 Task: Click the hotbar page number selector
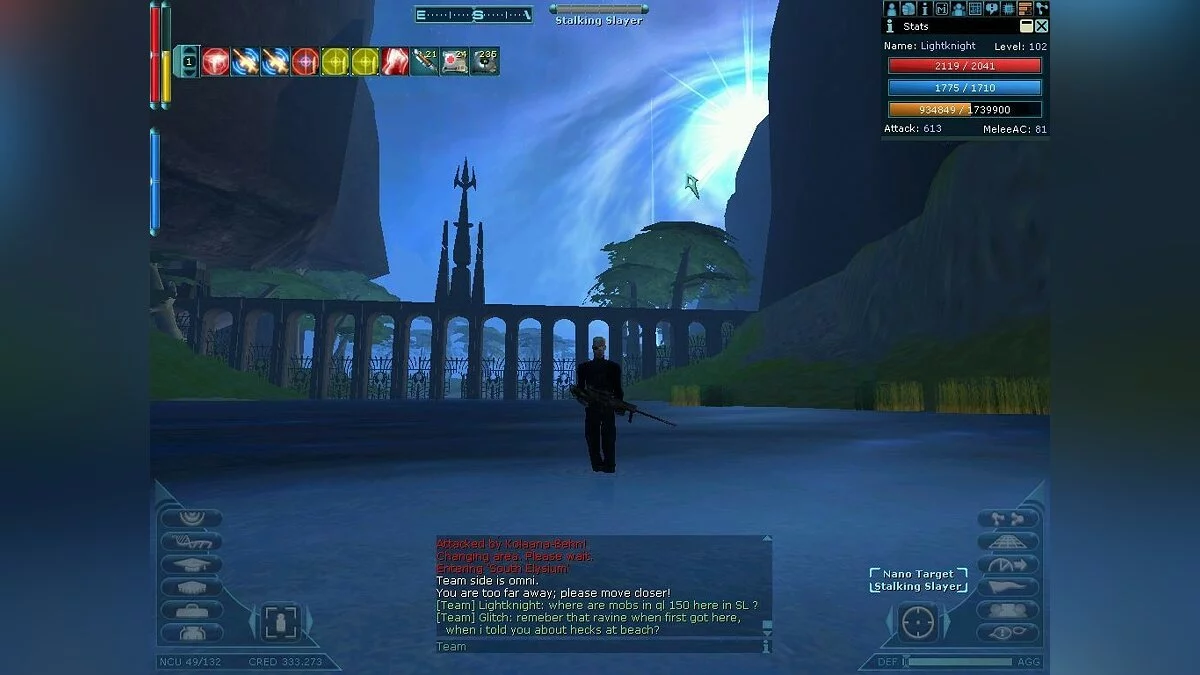click(x=189, y=62)
